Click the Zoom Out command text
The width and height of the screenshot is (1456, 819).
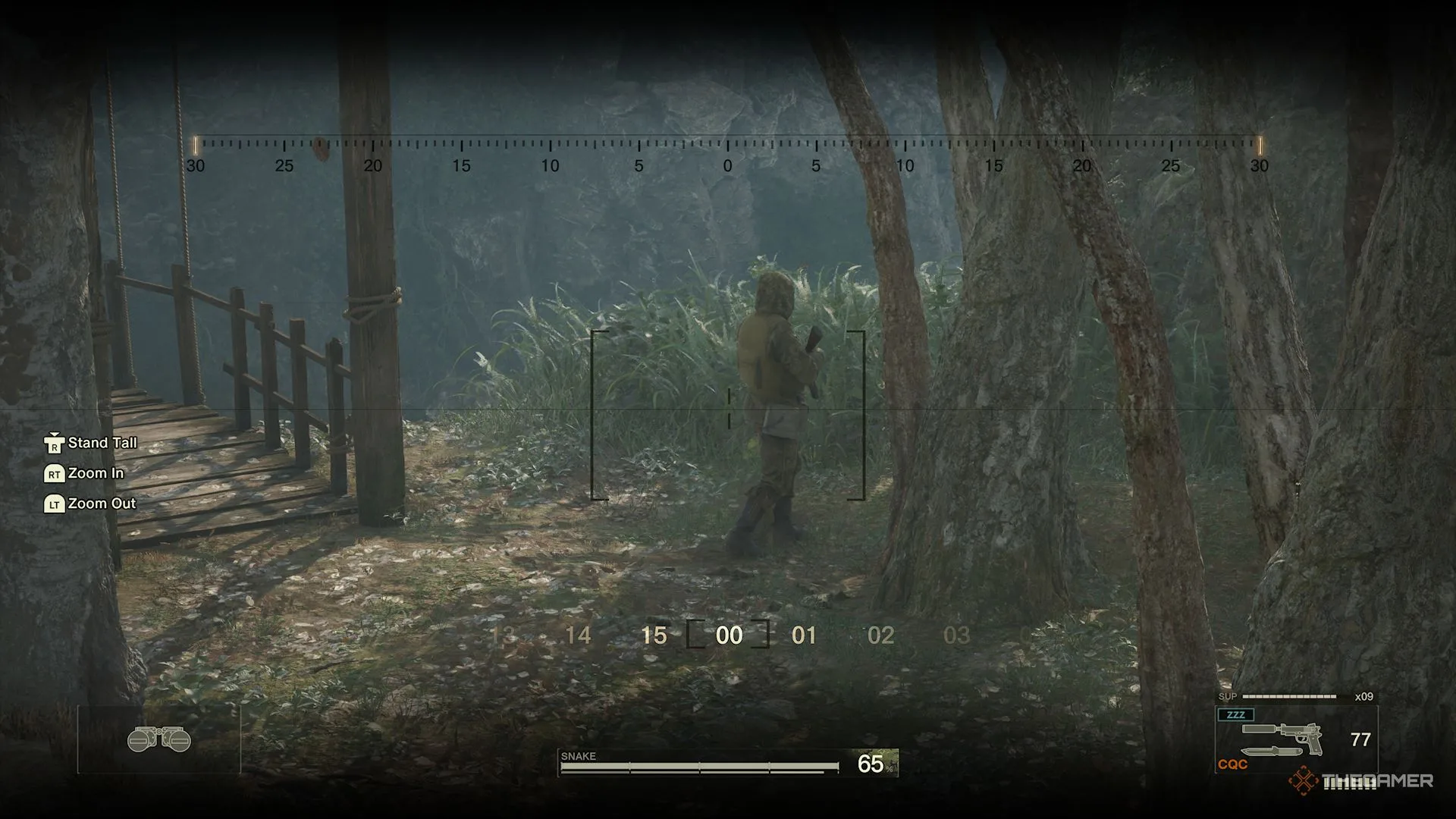(x=101, y=504)
